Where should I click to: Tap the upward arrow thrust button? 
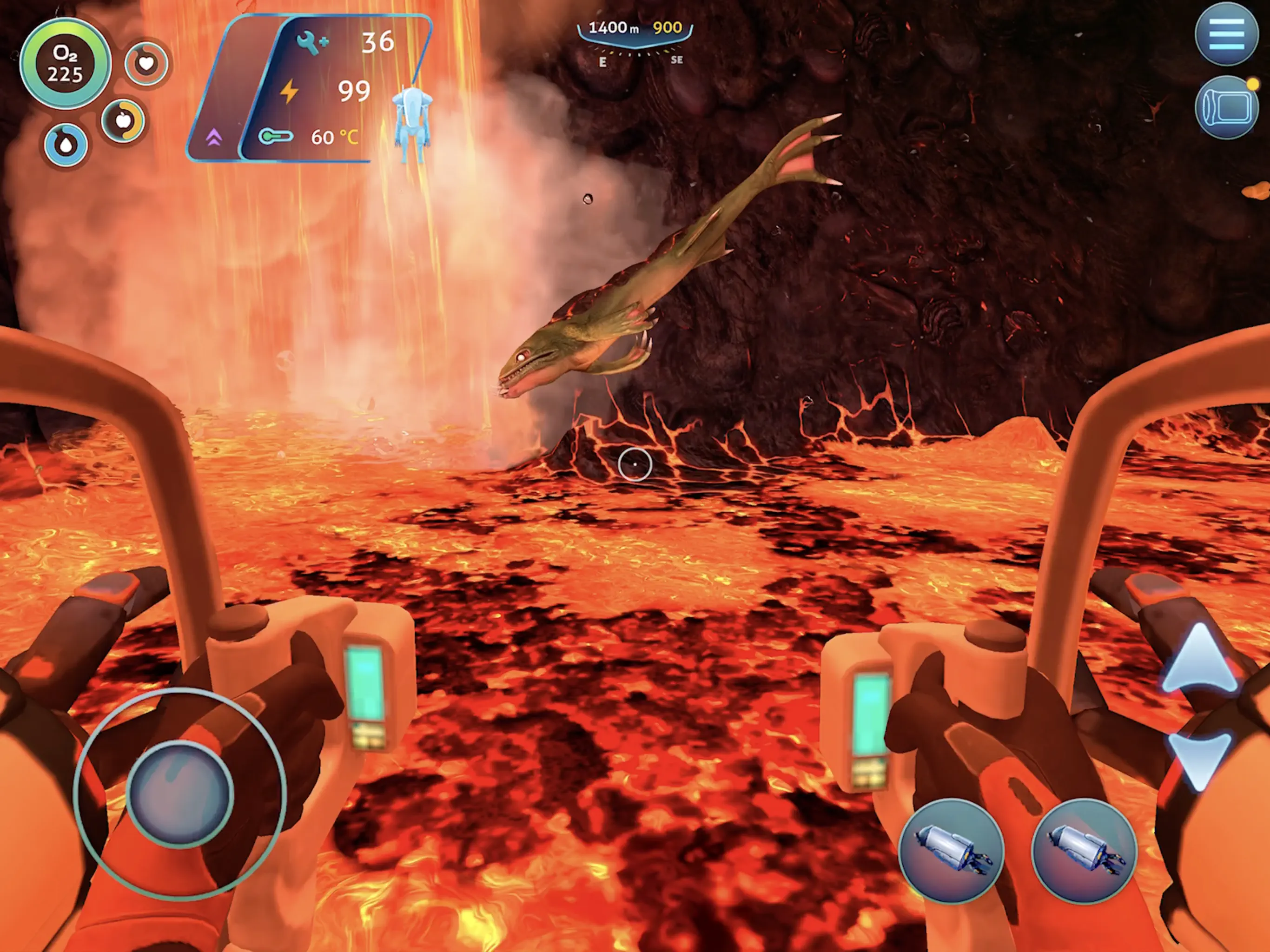1200,661
